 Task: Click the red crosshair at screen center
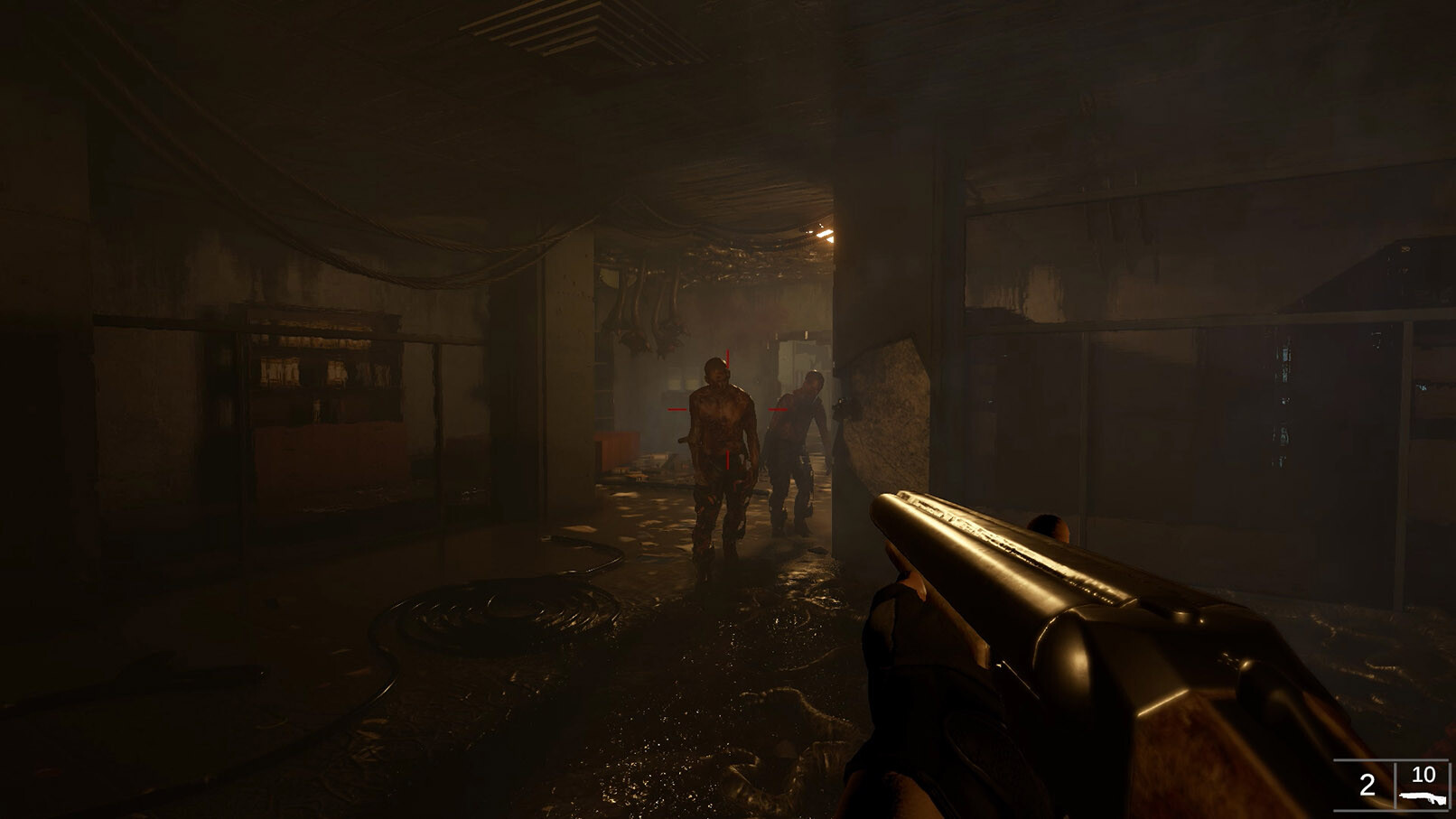(728, 409)
